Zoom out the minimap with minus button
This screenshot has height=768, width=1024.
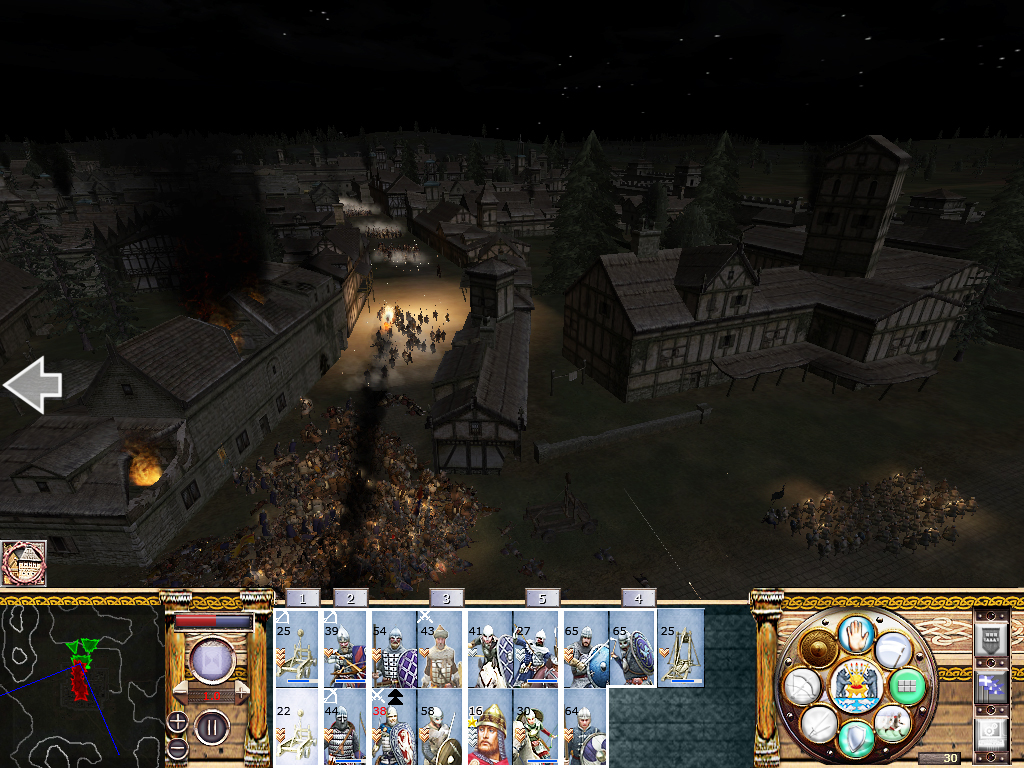click(x=176, y=747)
